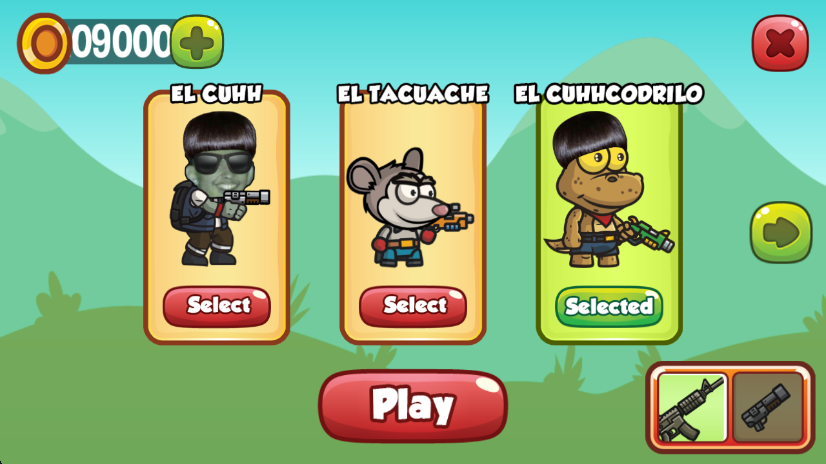Screen dimensions: 826x464
Task: Choose the assault rifle weapon slot
Action: click(692, 407)
